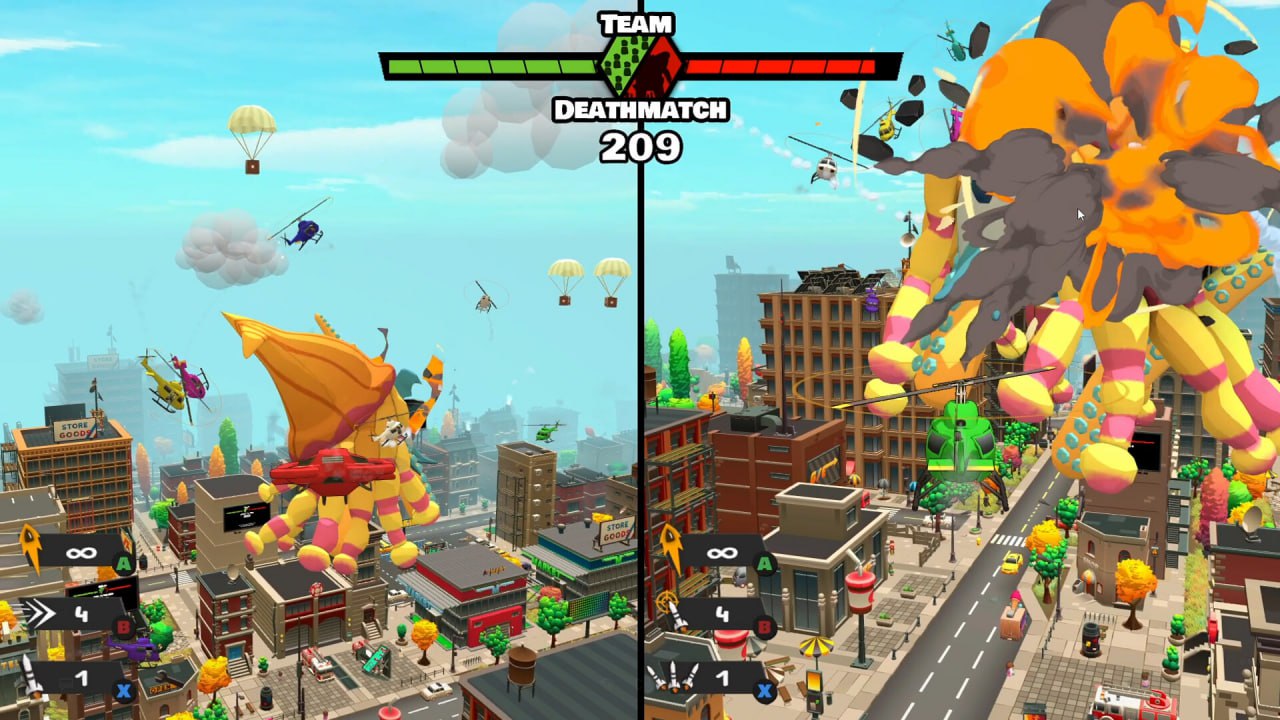
Task: Select the triple rocket salvo icon
Action: click(x=673, y=677)
